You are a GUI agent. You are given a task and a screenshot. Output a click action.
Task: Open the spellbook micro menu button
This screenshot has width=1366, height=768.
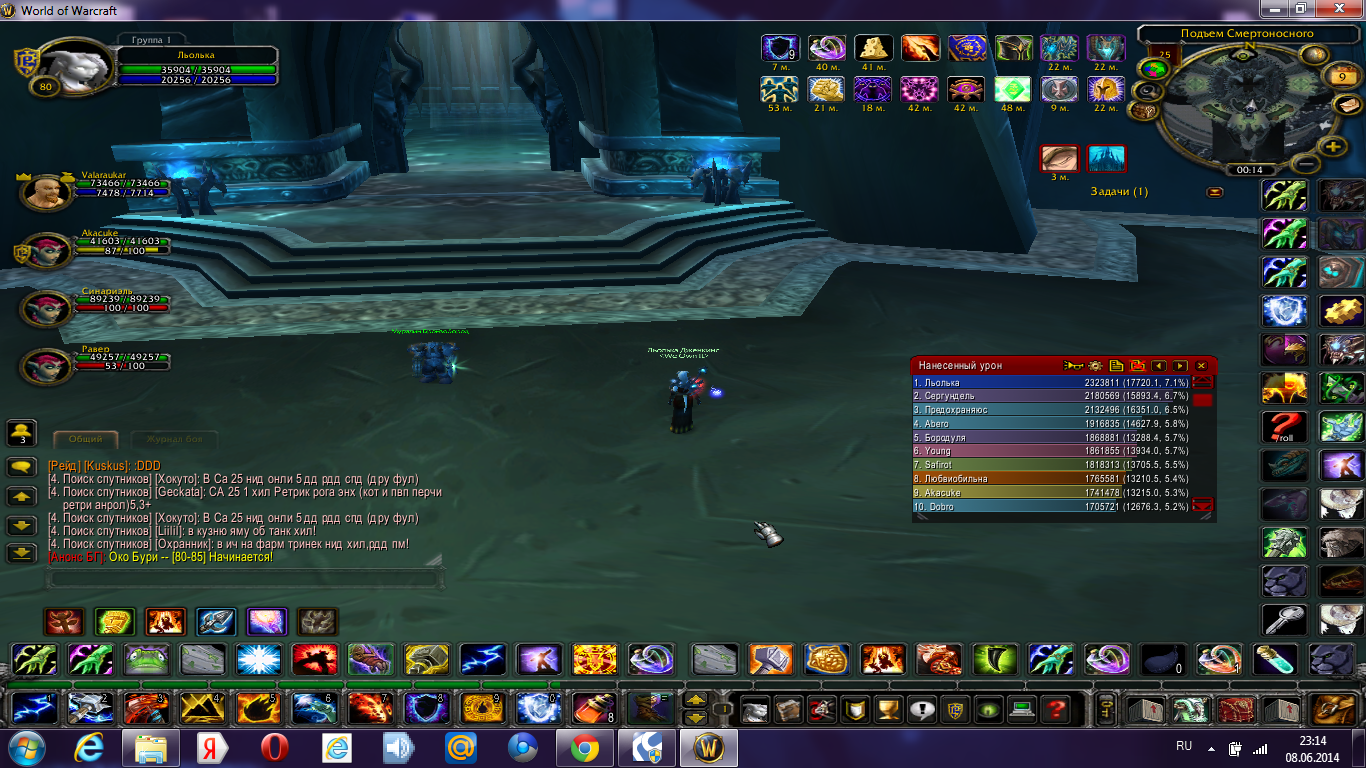tap(790, 709)
